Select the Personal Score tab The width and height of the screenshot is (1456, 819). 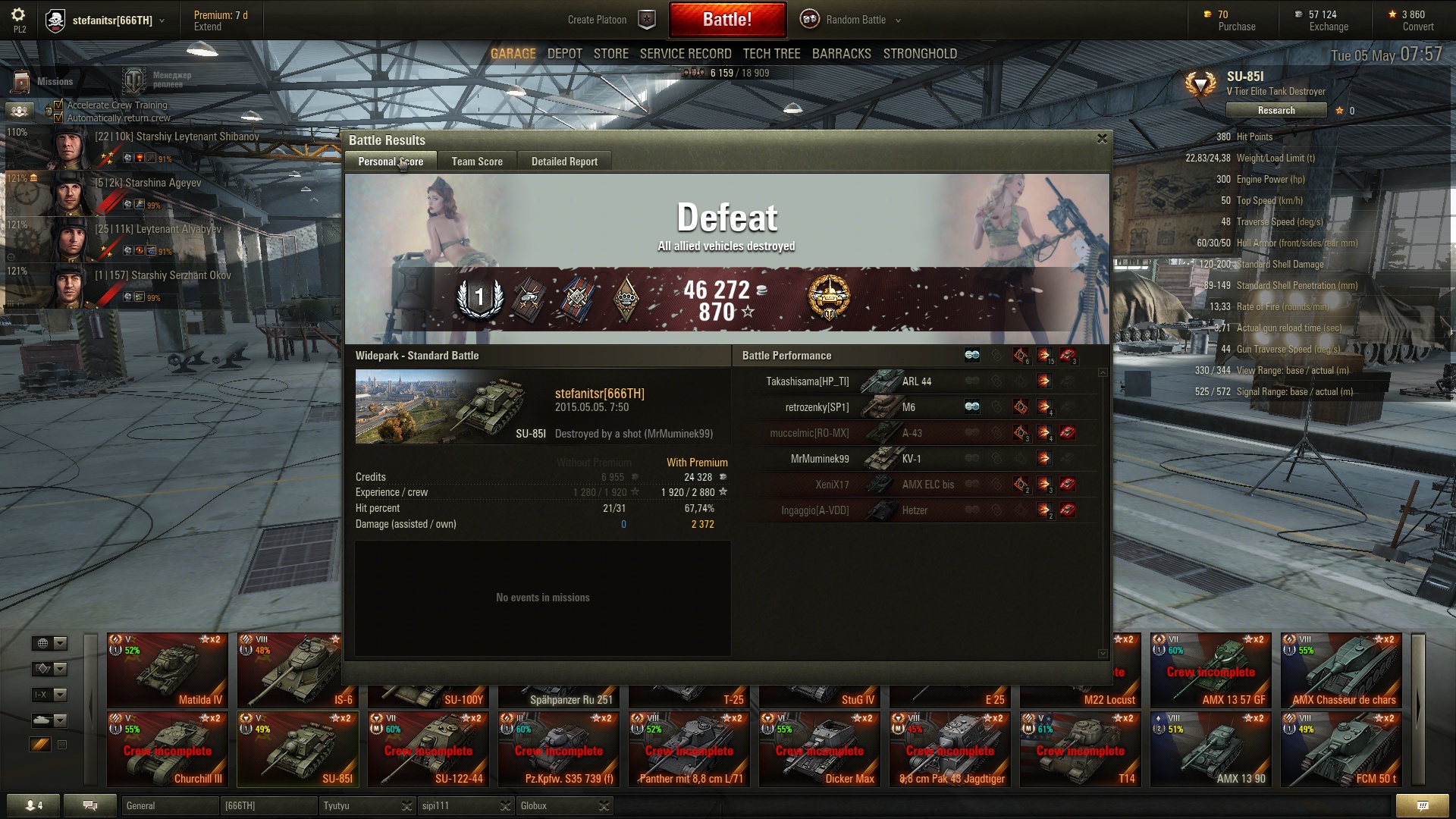391,162
